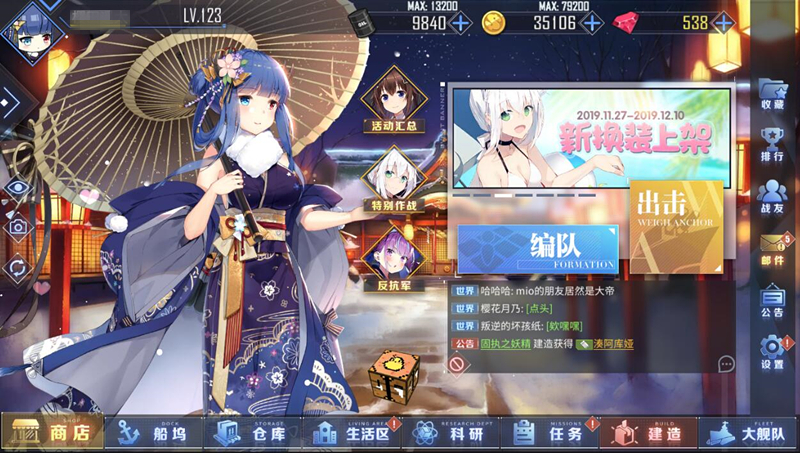Open the 设置 settings menu
Screen dimensions: 800x453
772,351
